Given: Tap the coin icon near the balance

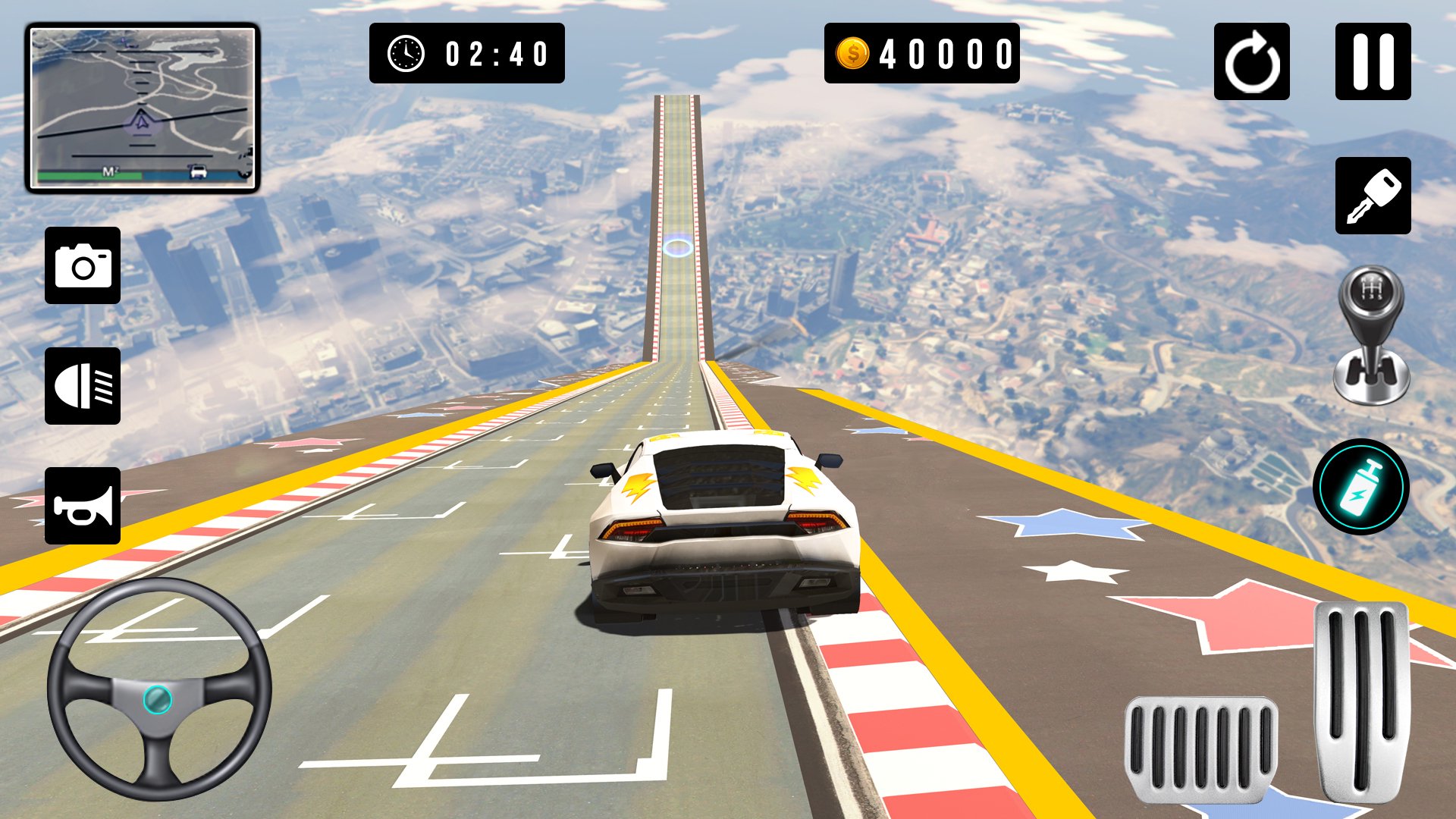Looking at the screenshot, I should click(852, 53).
